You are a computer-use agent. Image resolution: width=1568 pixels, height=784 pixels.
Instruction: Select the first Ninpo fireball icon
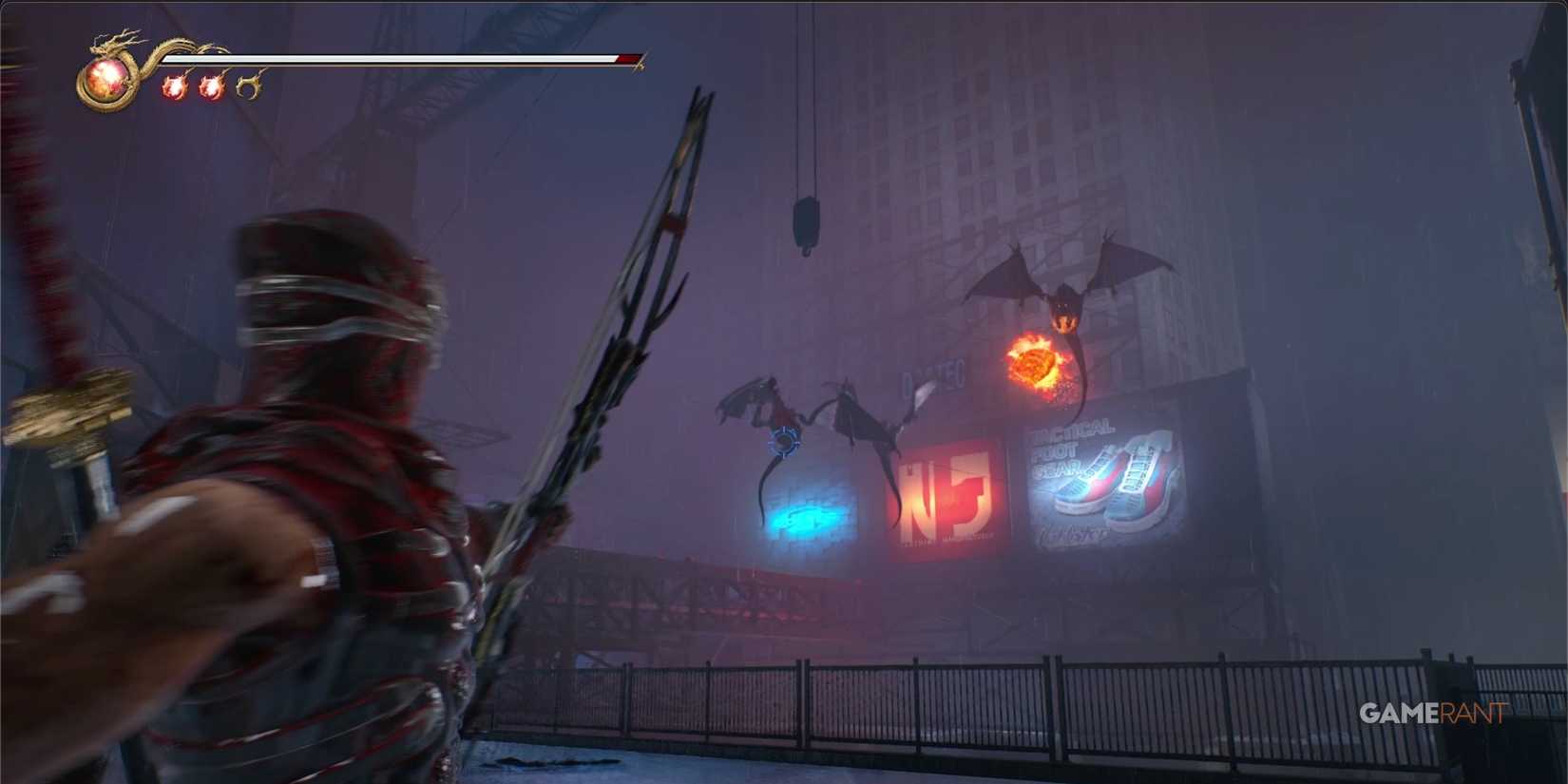pyautogui.click(x=174, y=87)
